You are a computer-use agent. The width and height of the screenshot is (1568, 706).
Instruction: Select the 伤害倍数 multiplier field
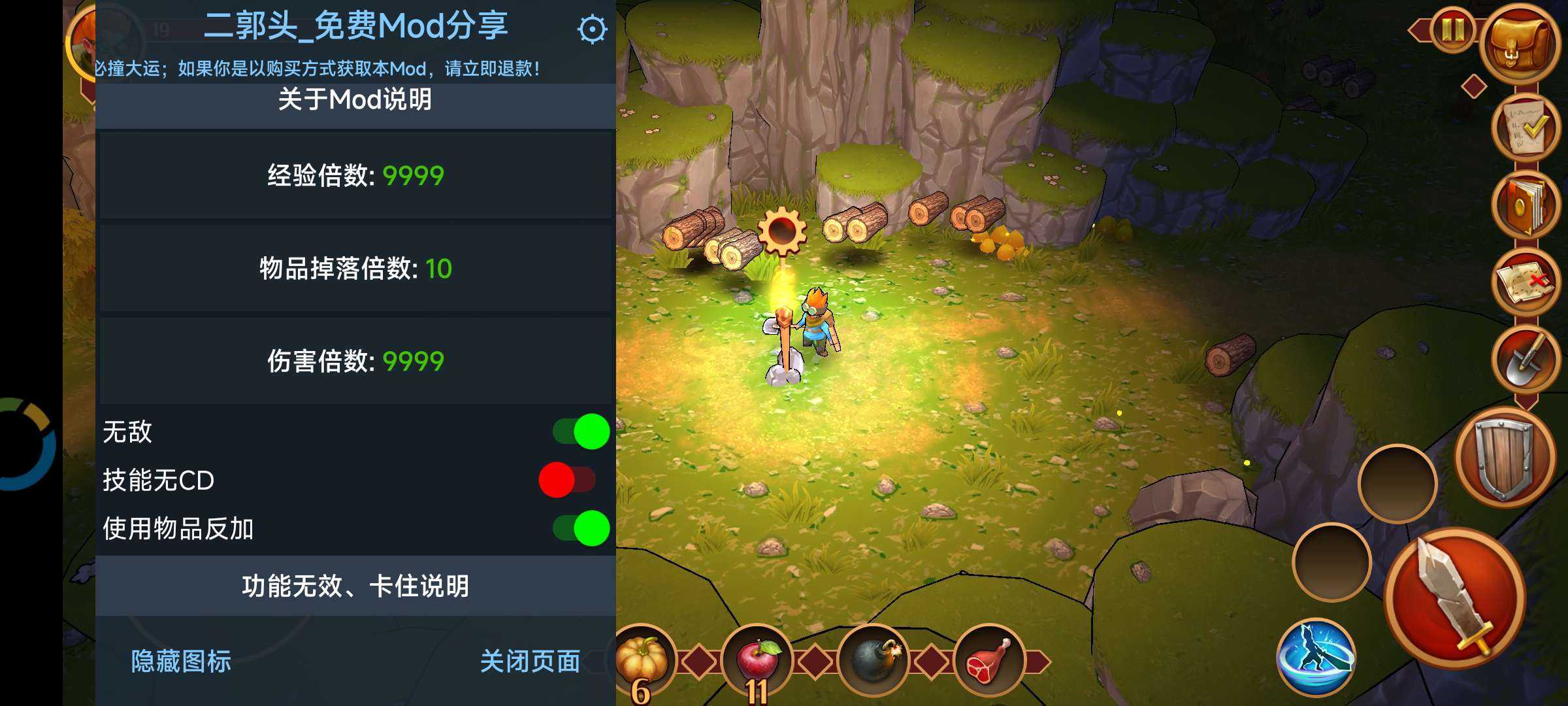point(355,361)
